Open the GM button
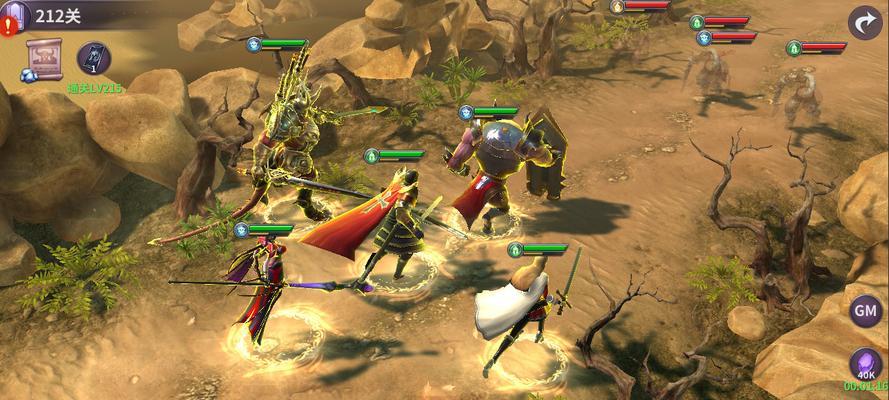The image size is (889, 400). (x=864, y=311)
